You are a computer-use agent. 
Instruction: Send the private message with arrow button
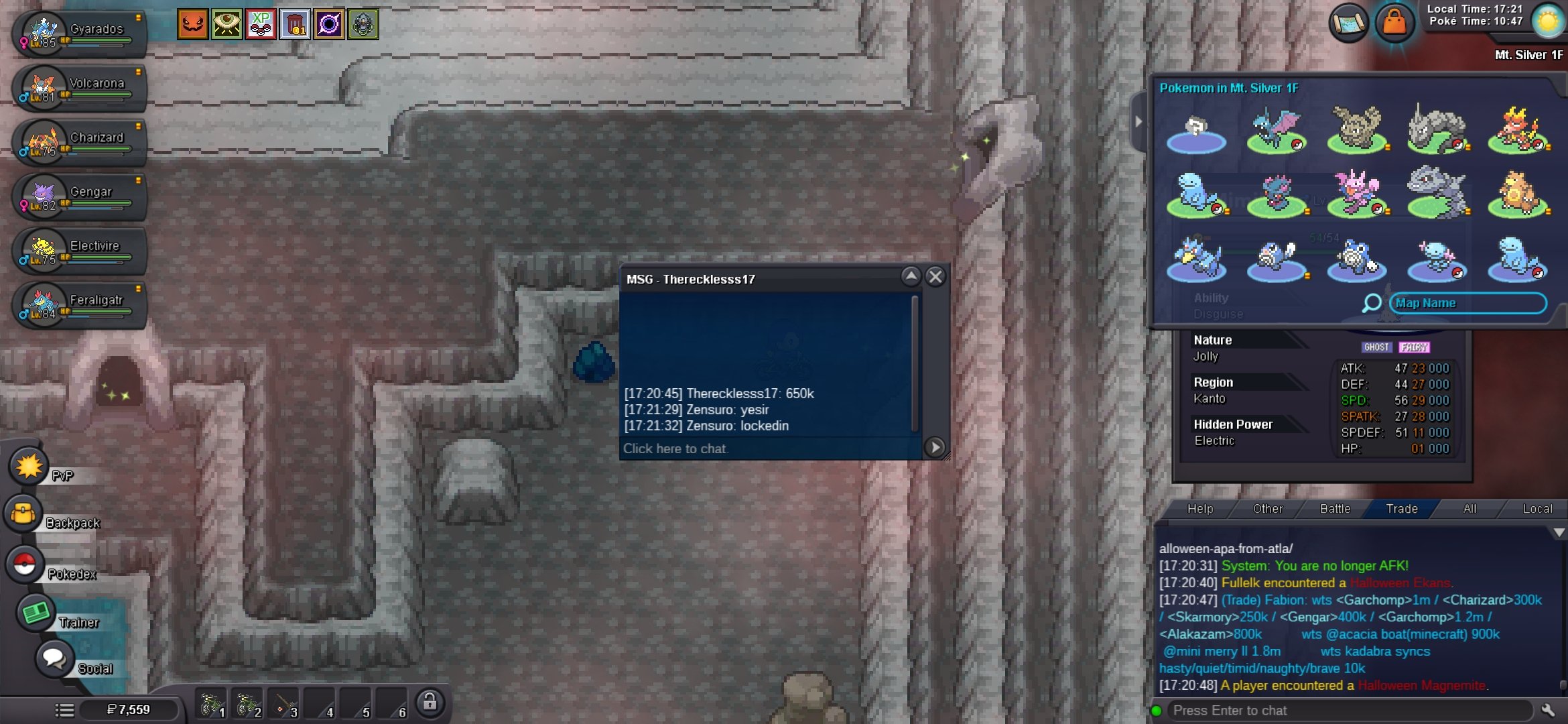coord(935,447)
